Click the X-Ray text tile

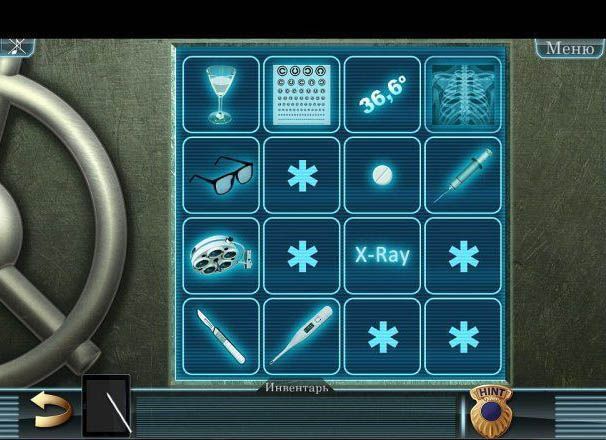tap(382, 255)
